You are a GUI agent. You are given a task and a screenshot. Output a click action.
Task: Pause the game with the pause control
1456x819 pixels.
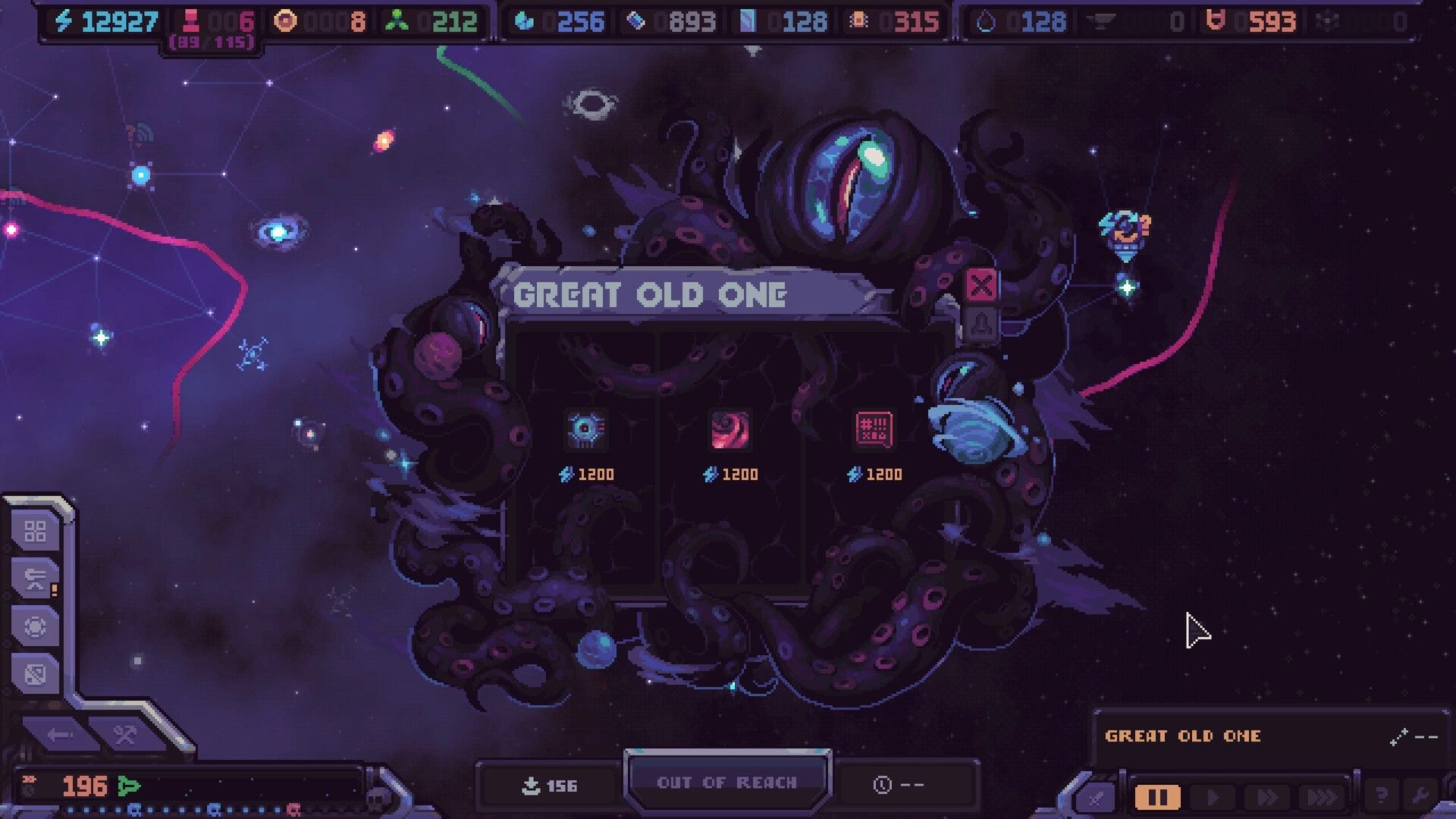coord(1158,796)
